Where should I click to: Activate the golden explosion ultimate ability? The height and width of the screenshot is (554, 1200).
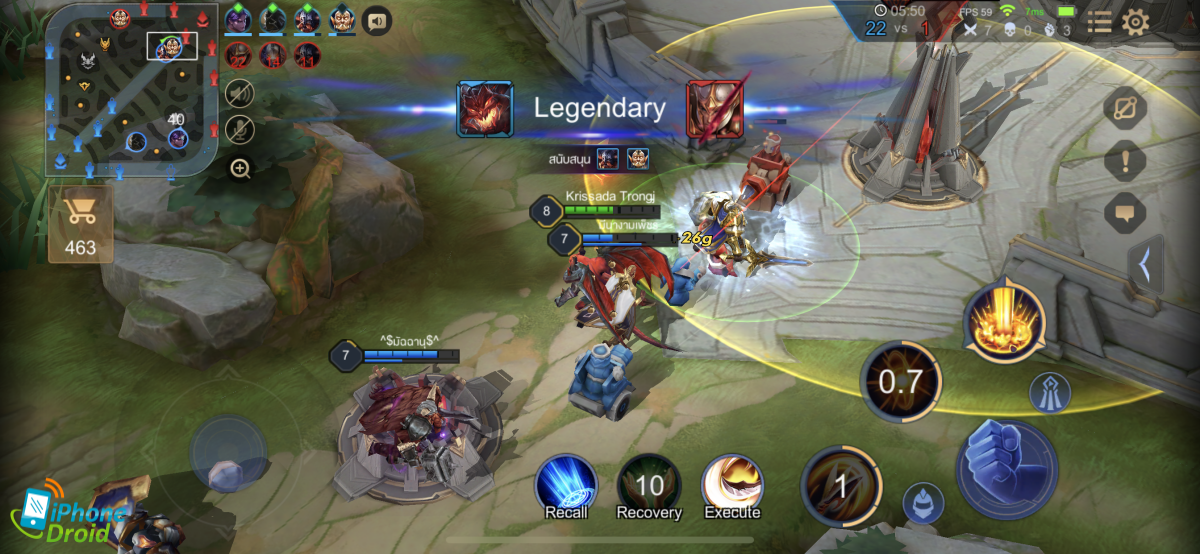[1004, 320]
